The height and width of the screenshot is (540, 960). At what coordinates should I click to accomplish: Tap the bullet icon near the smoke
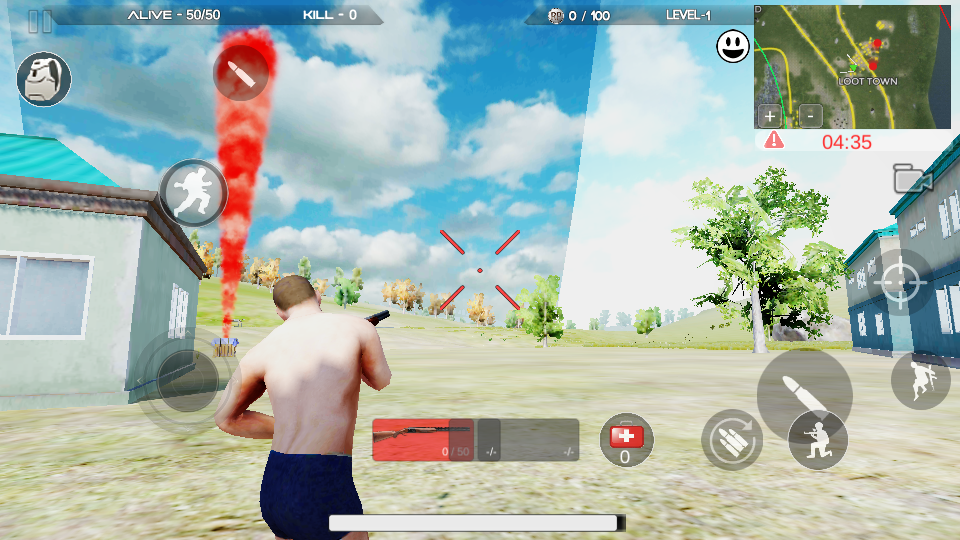point(241,73)
